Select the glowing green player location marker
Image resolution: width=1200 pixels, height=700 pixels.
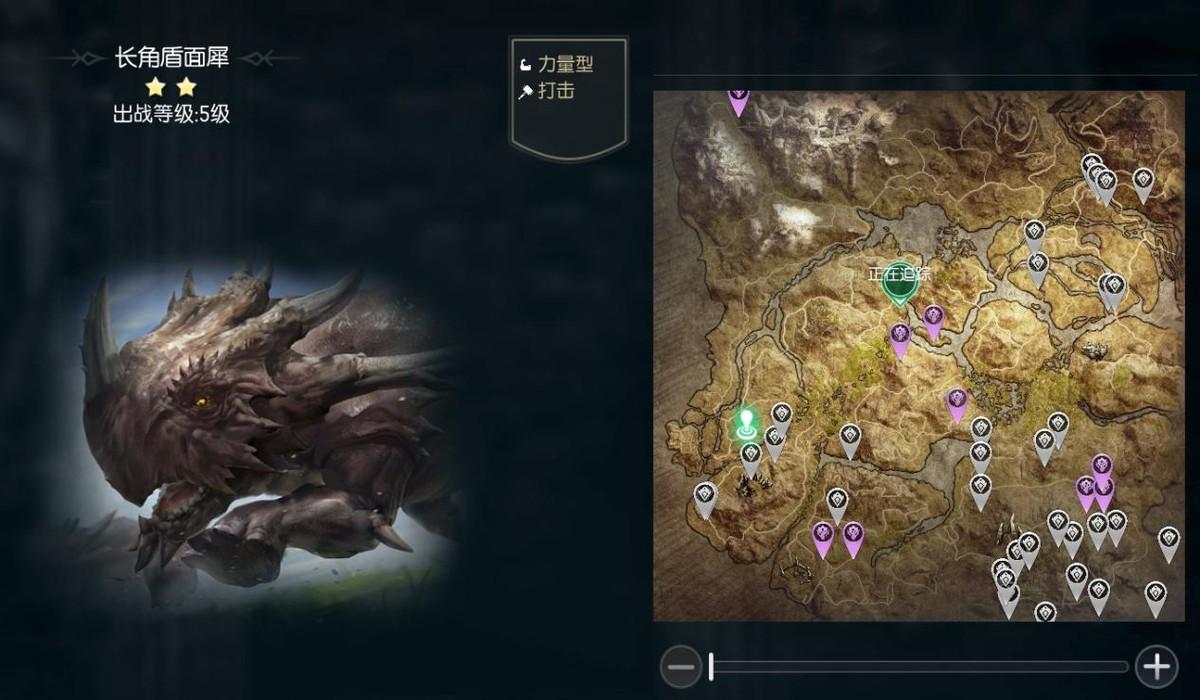coord(745,424)
